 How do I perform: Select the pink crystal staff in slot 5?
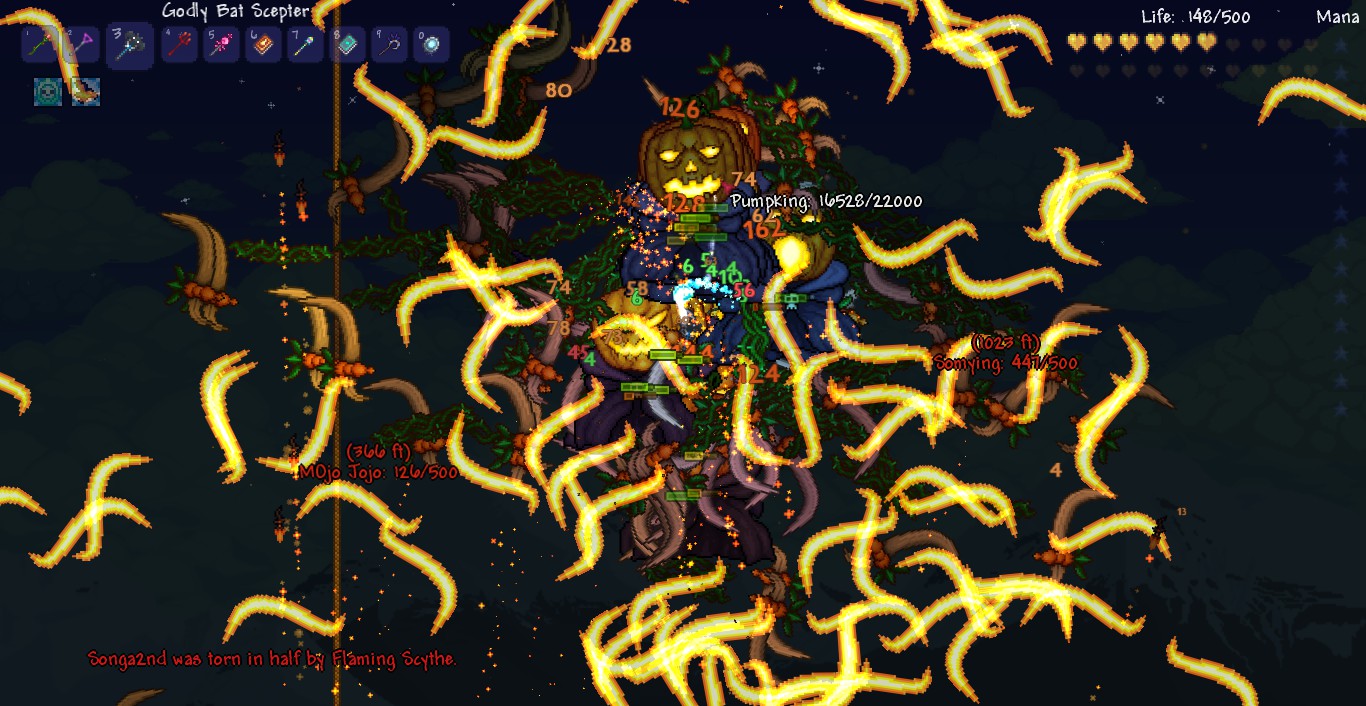click(x=221, y=45)
